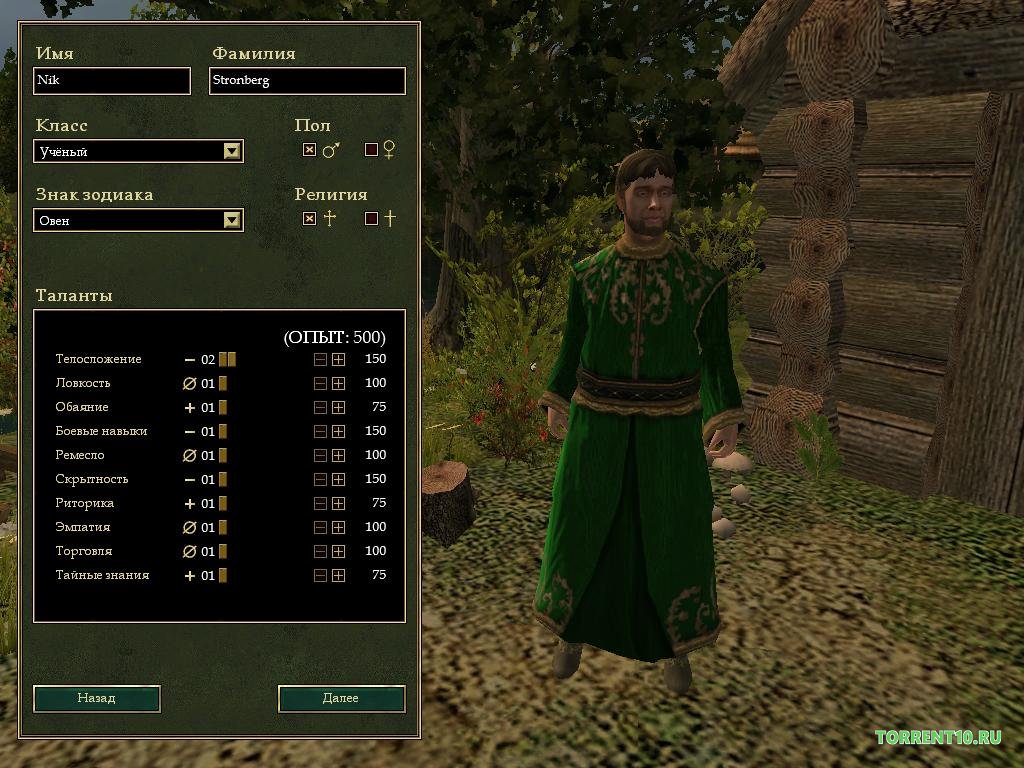Go back with the Назад button
The image size is (1024, 768).
pyautogui.click(x=97, y=698)
